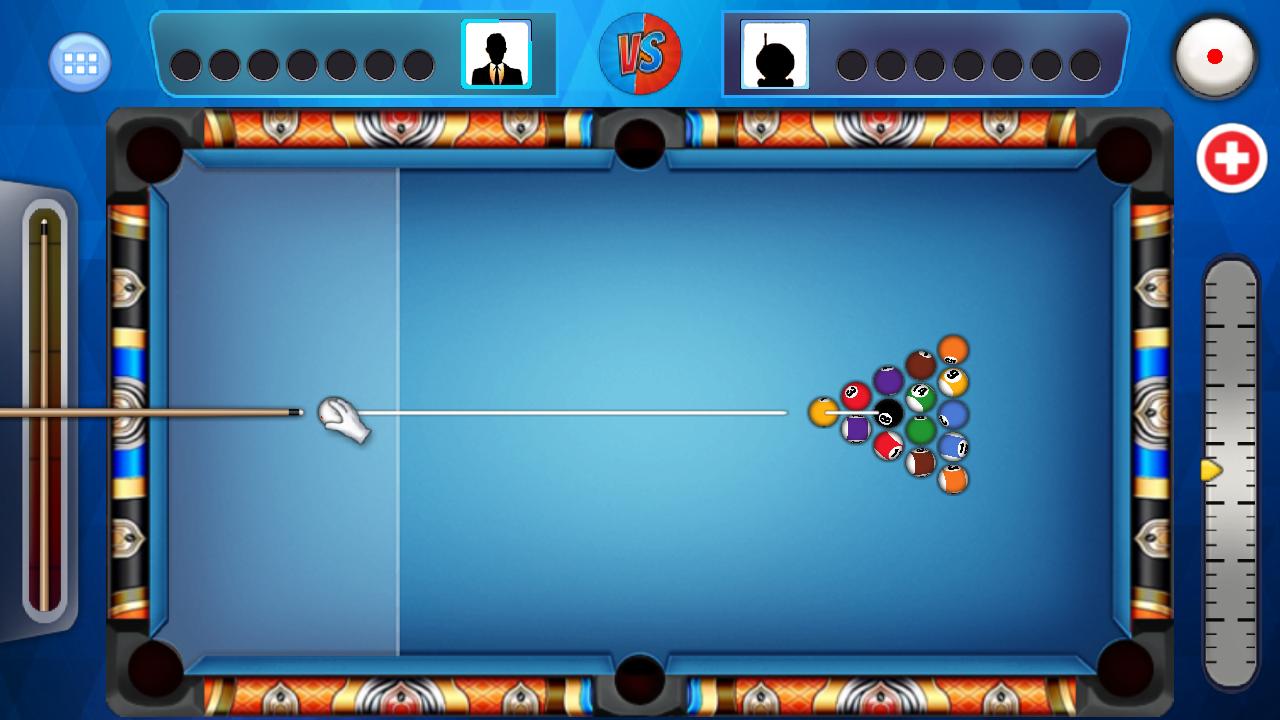
Task: Select the VS badge between scoreboards
Action: pos(640,53)
